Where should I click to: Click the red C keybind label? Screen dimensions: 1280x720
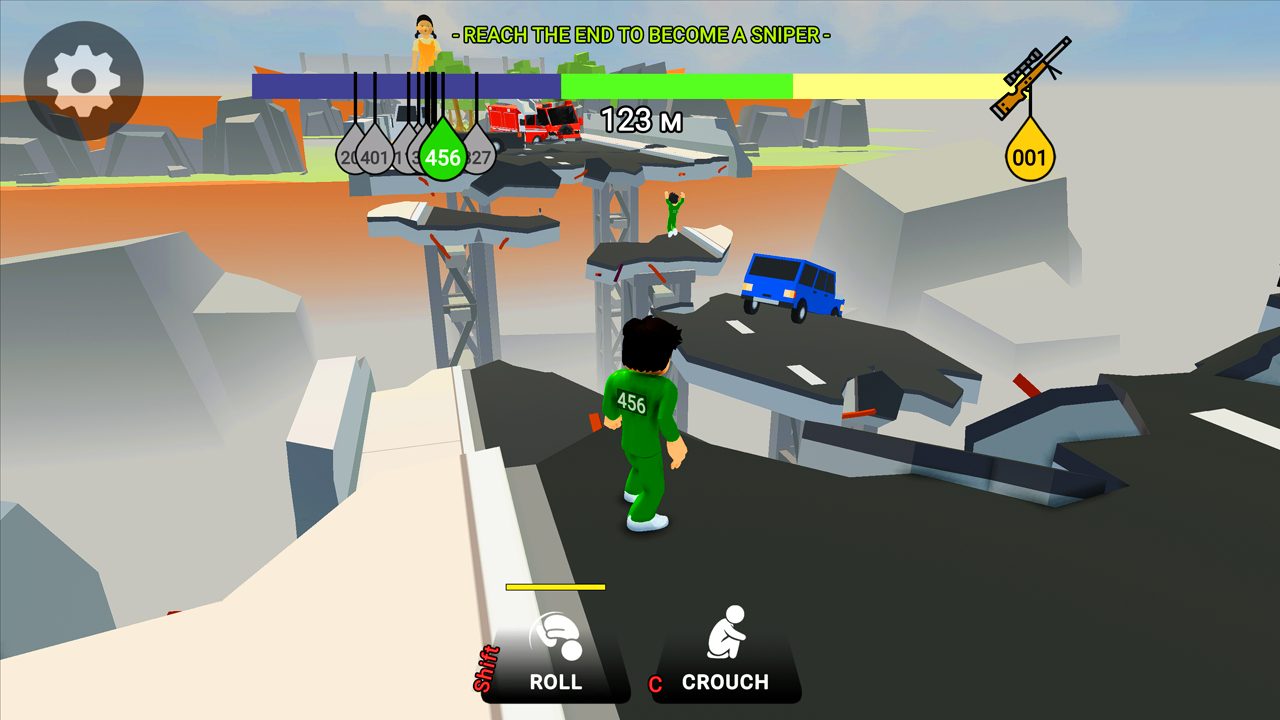pos(655,684)
